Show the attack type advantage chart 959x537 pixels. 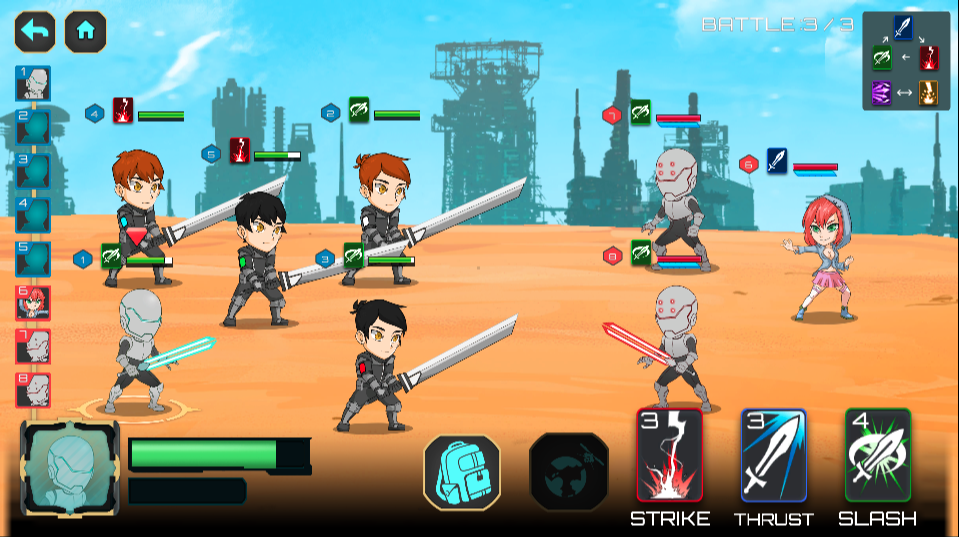(x=905, y=60)
